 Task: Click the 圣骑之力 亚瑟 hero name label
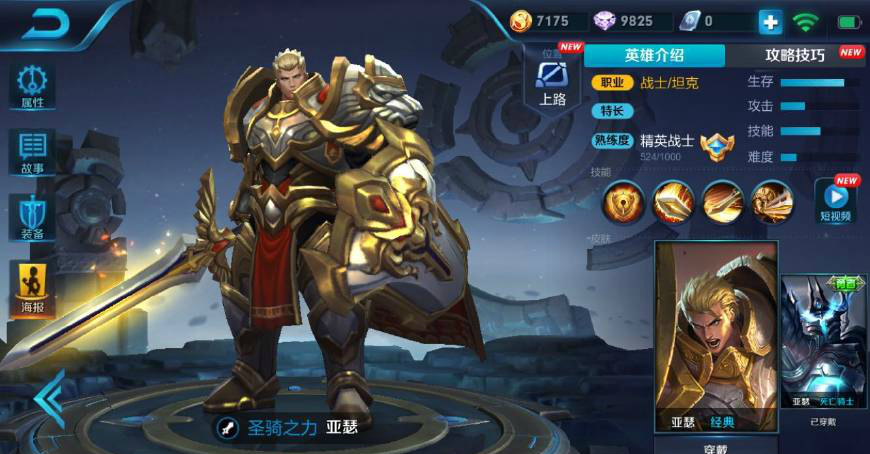[288, 427]
